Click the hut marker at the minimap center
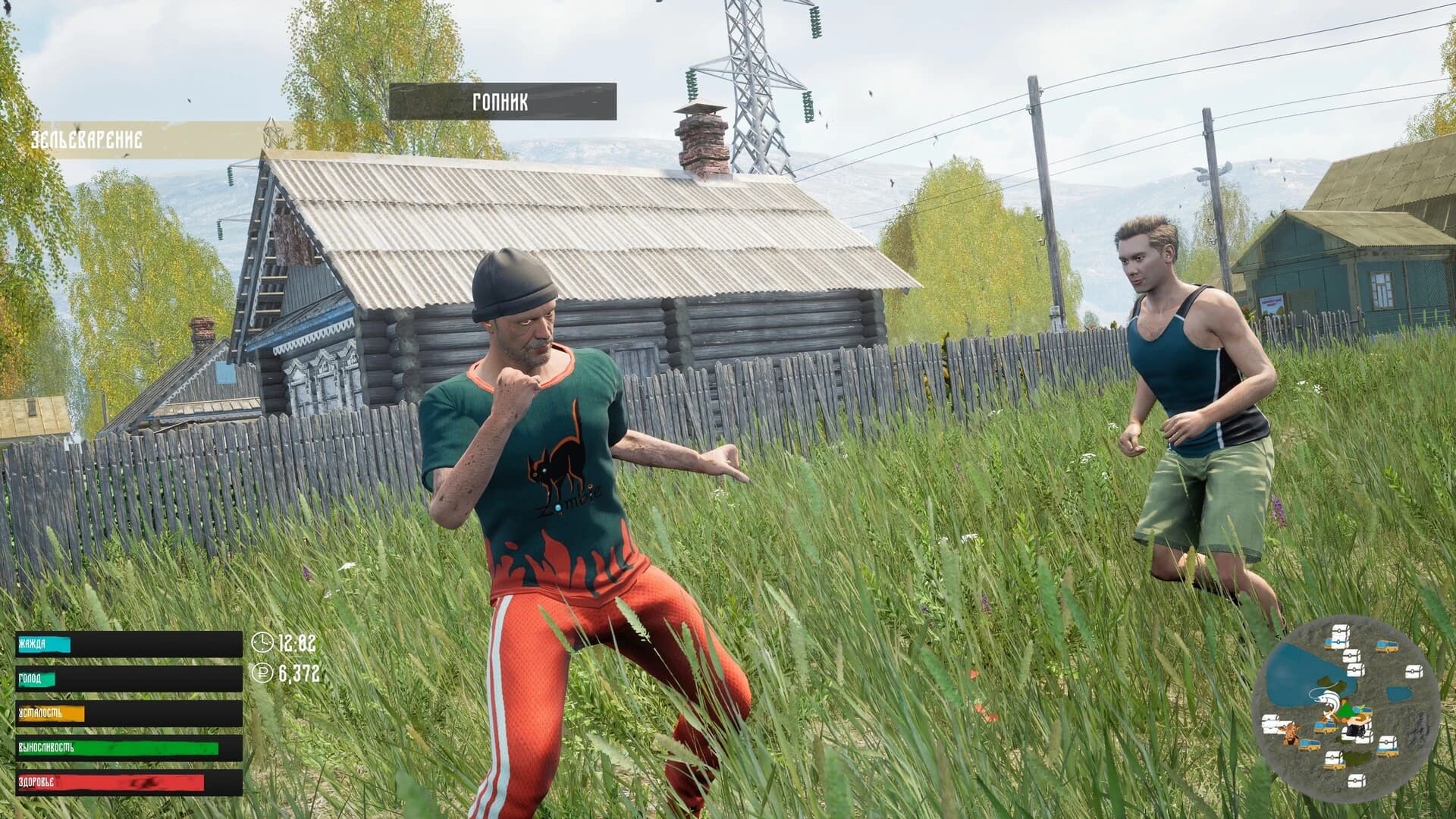 point(1359,722)
